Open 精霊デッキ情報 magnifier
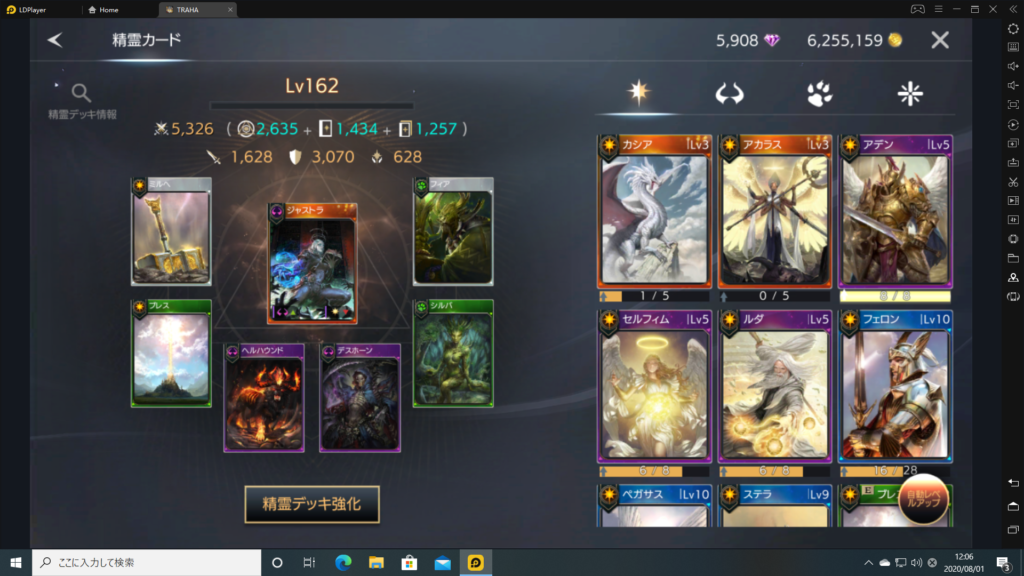Viewport: 1024px width, 576px height. (82, 95)
